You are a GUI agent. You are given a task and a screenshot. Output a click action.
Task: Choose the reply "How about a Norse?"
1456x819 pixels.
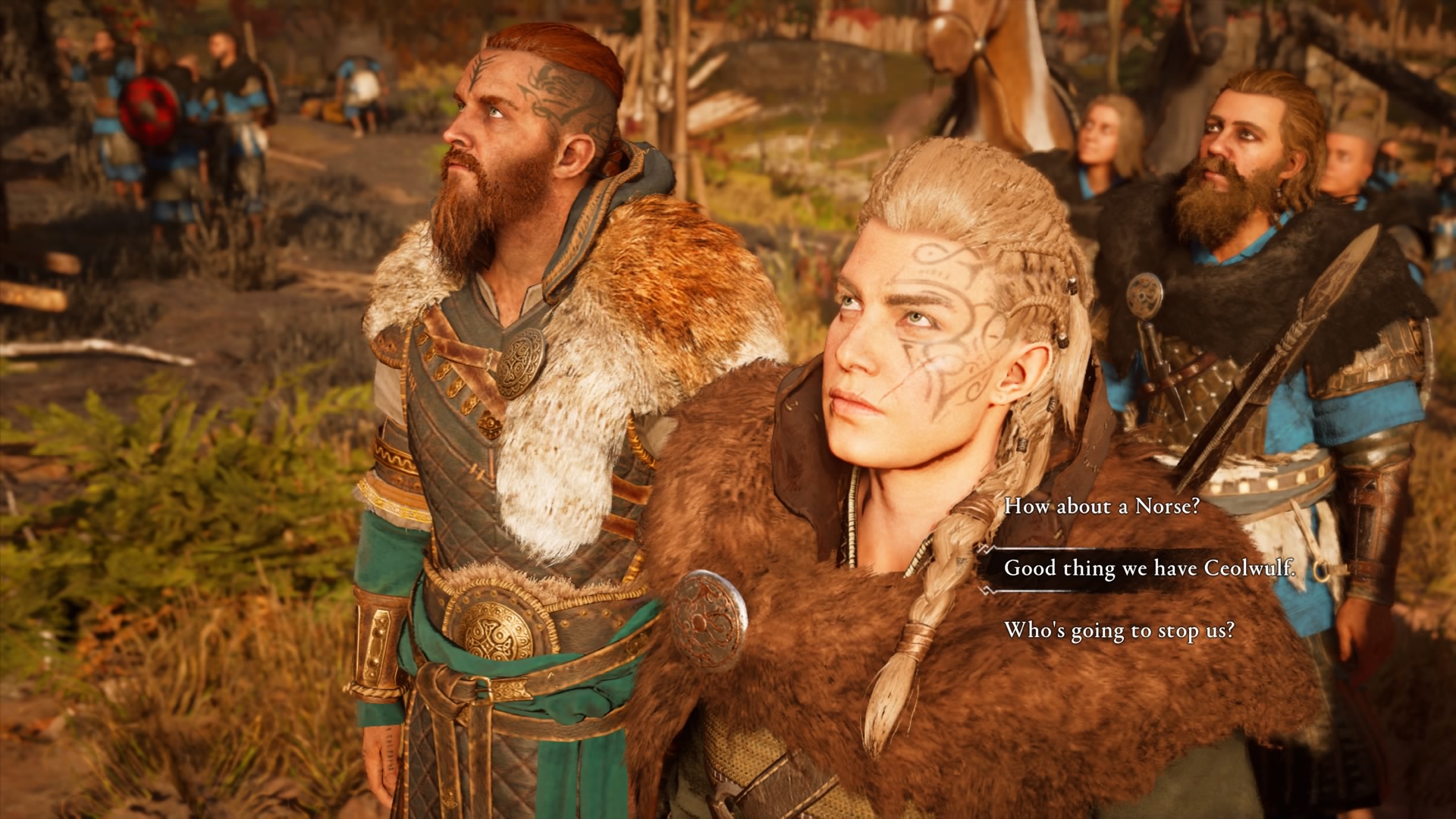[x=1101, y=507]
